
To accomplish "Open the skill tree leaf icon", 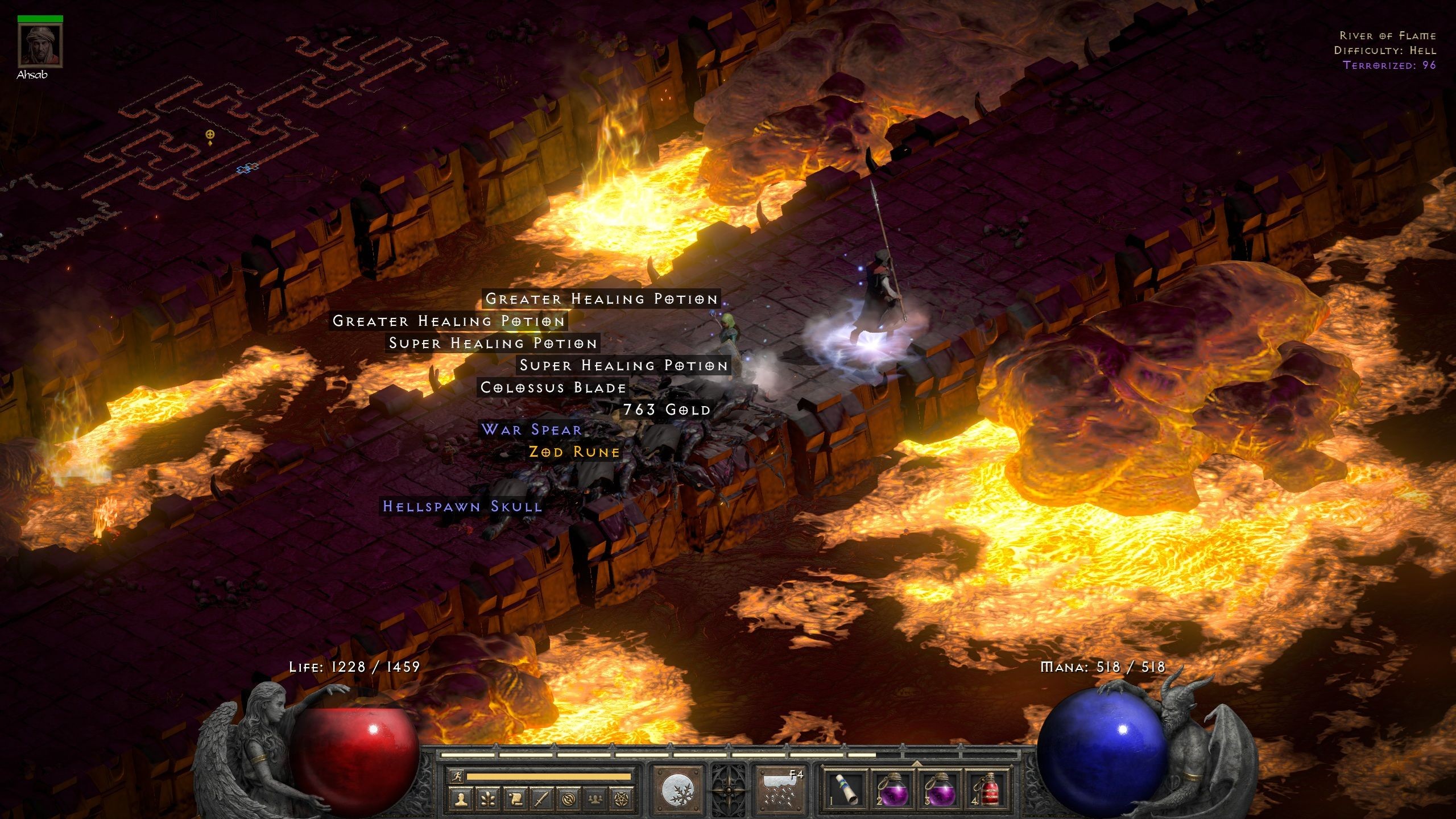I will pyautogui.click(x=487, y=800).
